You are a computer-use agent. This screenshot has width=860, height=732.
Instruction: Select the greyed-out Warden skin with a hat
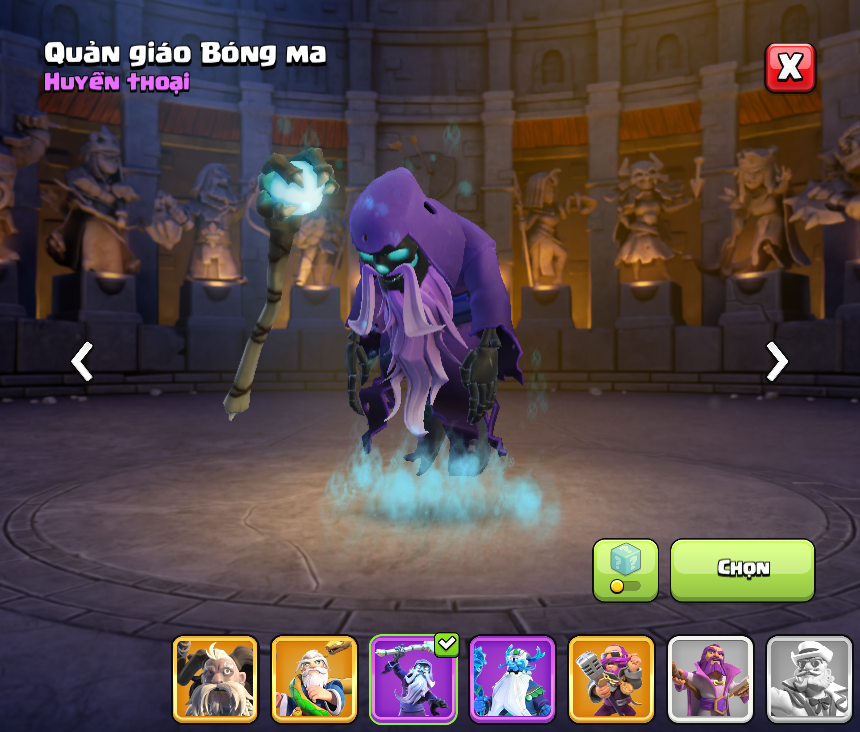[x=809, y=679]
